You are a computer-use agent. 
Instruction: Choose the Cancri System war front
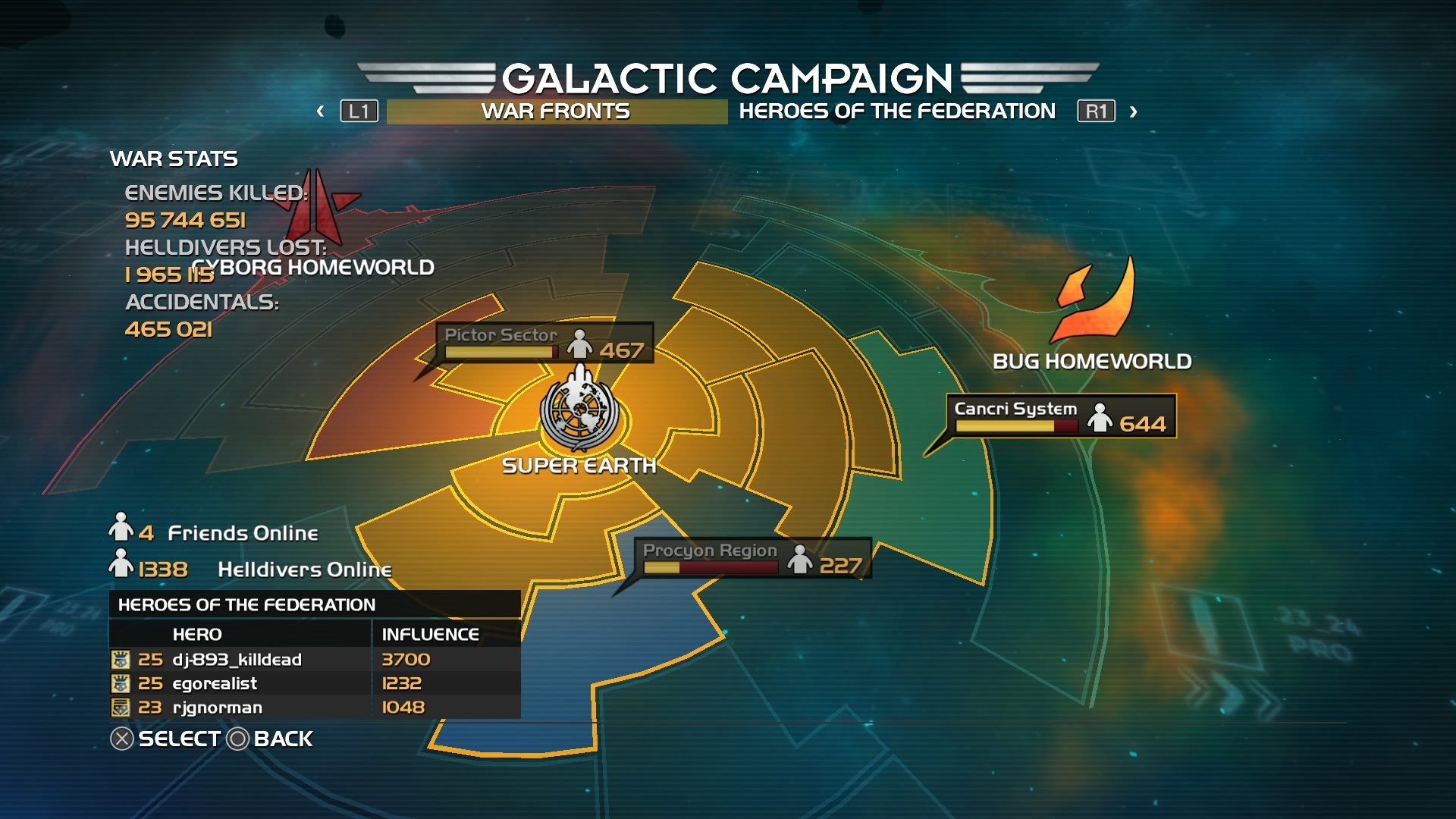(1060, 416)
